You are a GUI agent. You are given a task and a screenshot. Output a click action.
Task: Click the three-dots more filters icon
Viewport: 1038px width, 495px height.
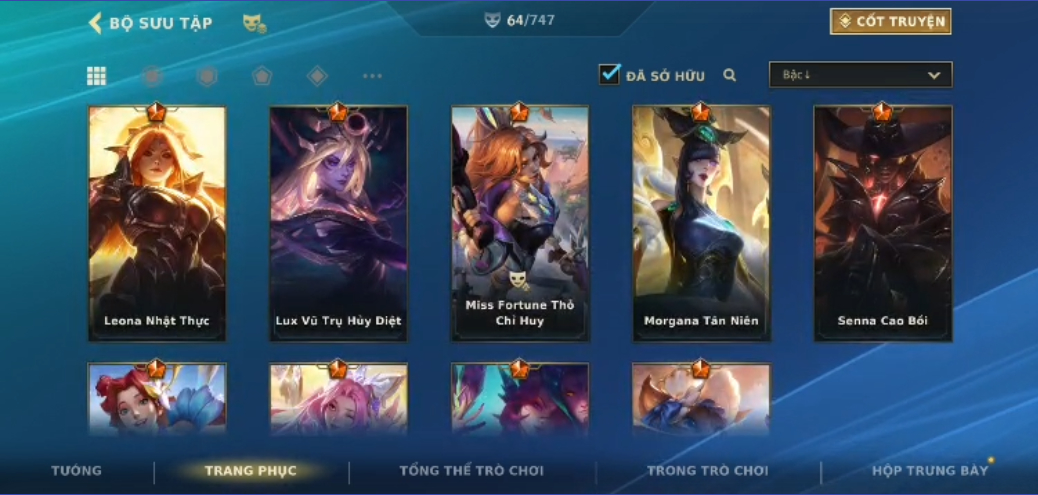tap(372, 76)
